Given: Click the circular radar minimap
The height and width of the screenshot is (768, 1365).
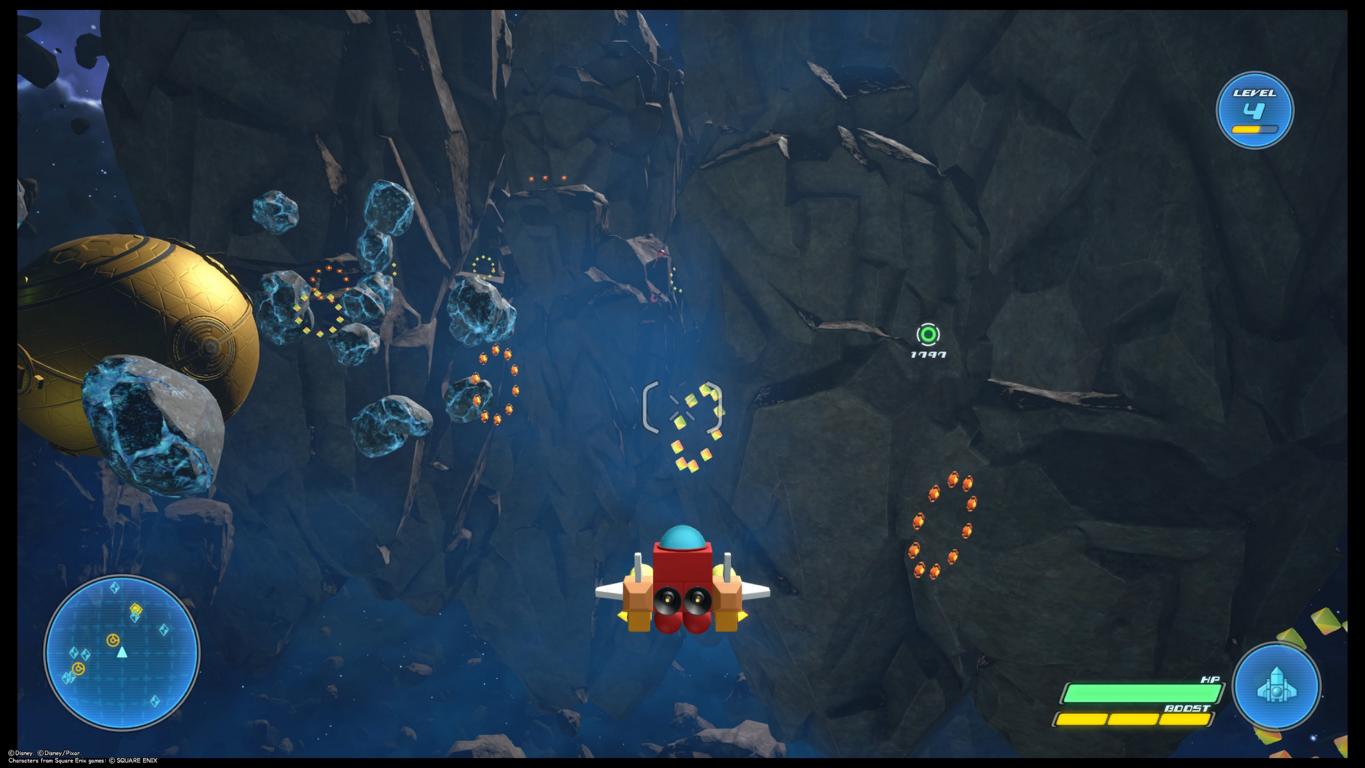Looking at the screenshot, I should (121, 652).
